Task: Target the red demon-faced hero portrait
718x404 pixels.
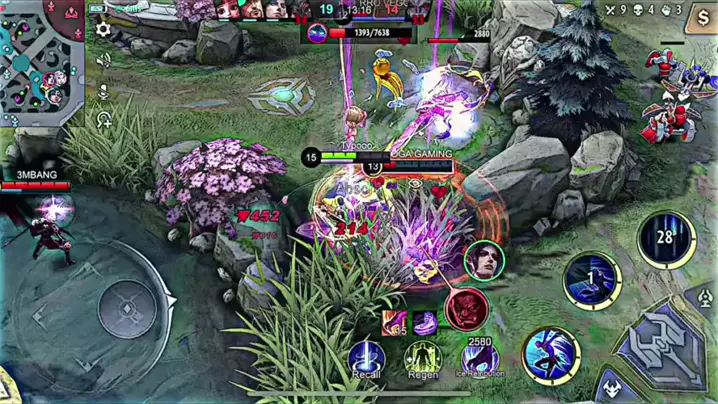Action: (466, 307)
